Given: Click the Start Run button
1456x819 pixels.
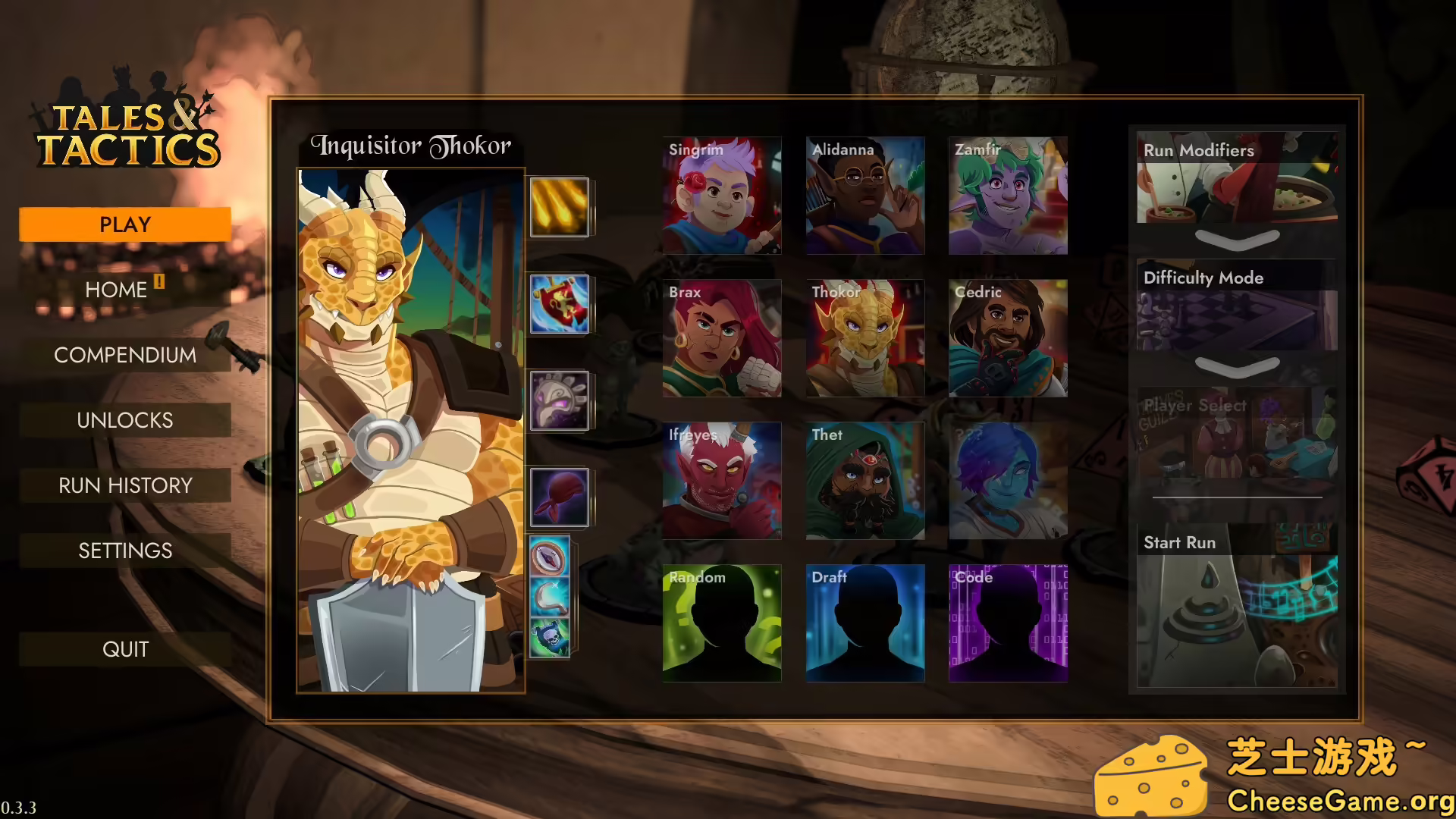Looking at the screenshot, I should click(x=1237, y=607).
